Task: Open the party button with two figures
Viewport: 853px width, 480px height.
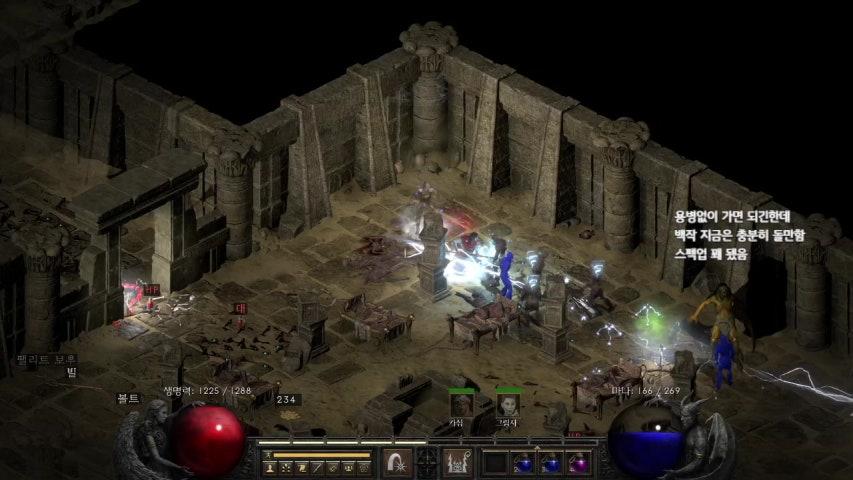Action: (346, 467)
